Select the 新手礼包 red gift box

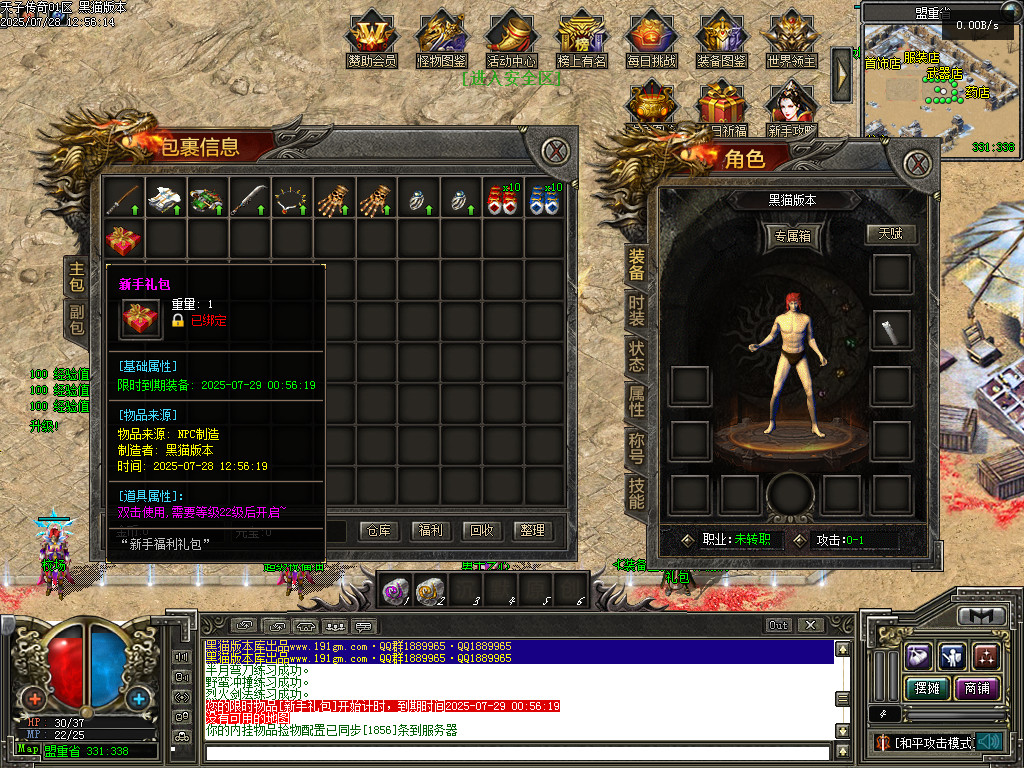[x=124, y=241]
